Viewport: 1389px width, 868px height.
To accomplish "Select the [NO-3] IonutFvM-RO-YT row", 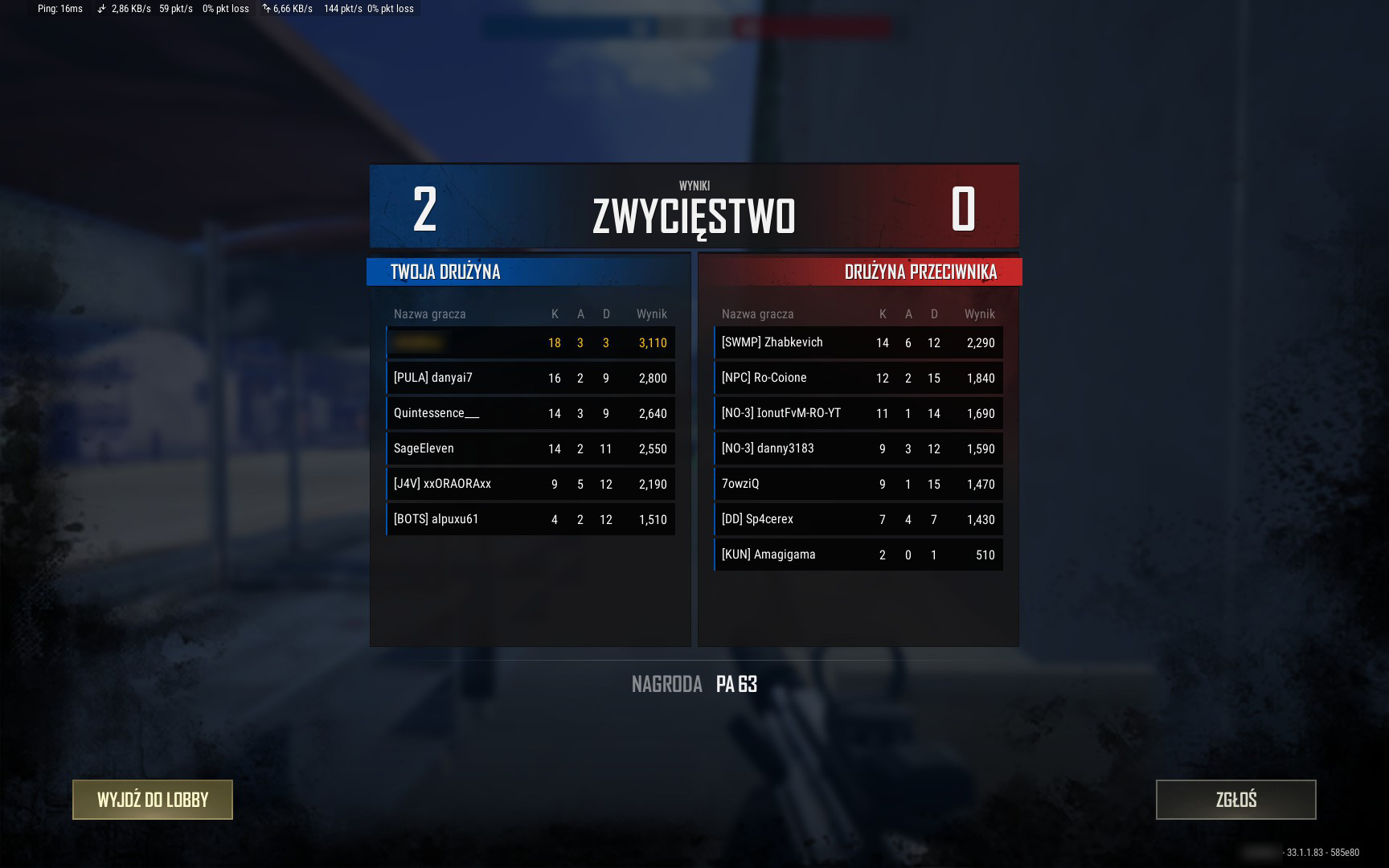I will pos(858,413).
